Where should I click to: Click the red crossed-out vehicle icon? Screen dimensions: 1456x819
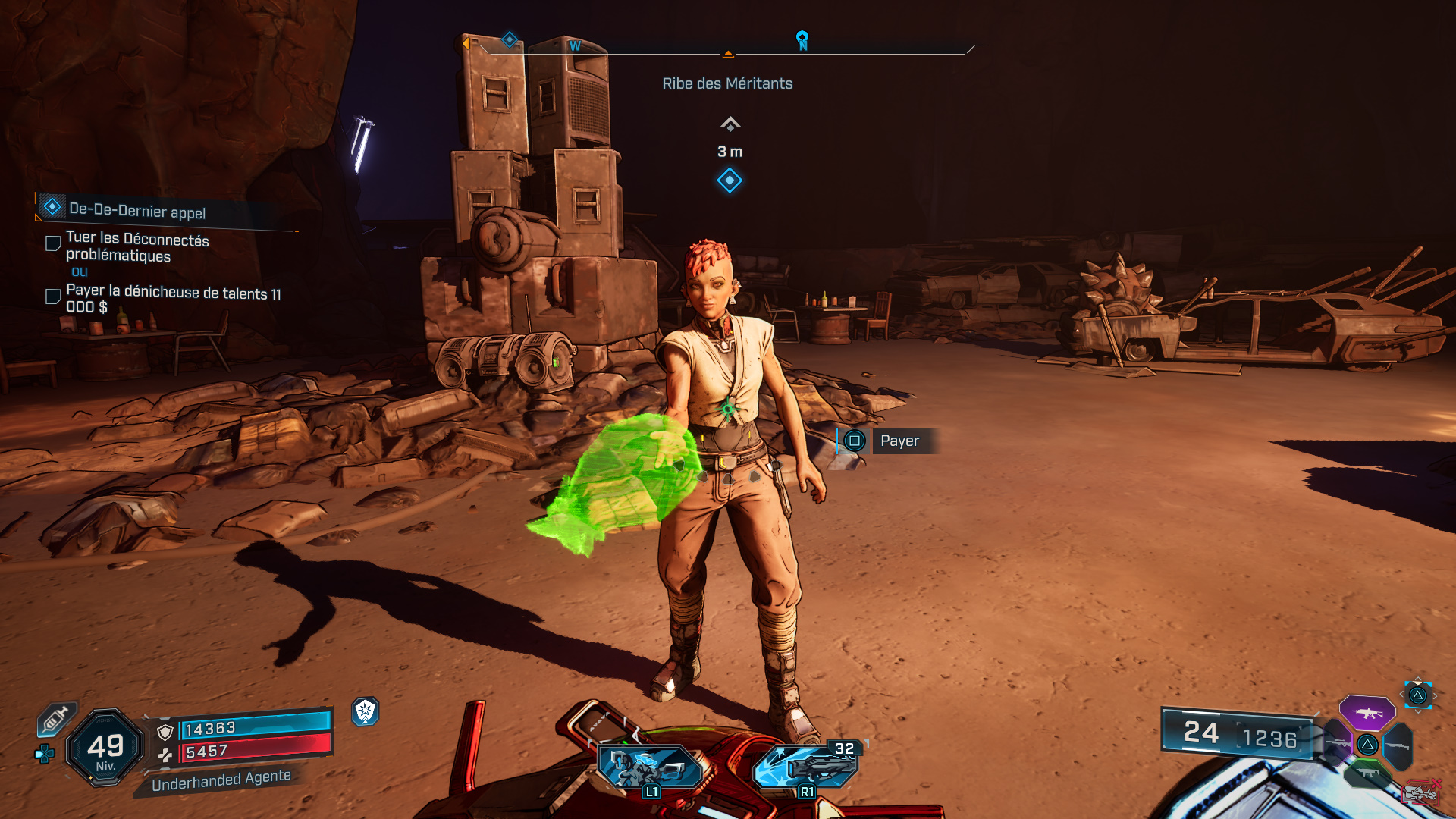point(1421,792)
